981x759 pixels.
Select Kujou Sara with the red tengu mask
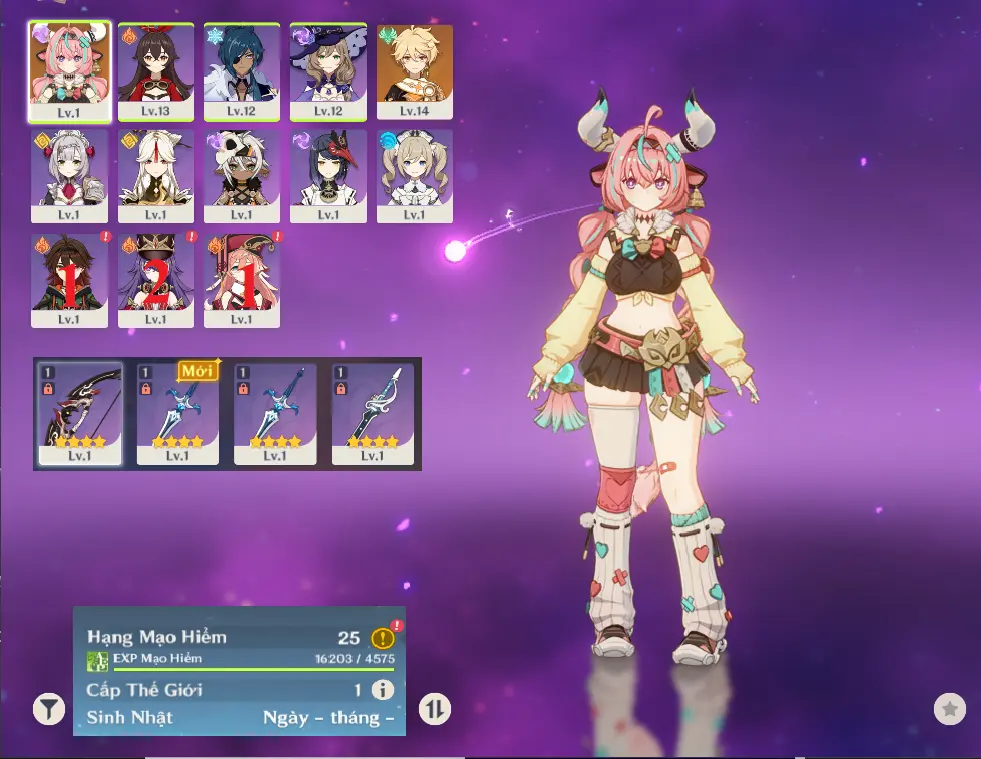tap(328, 176)
